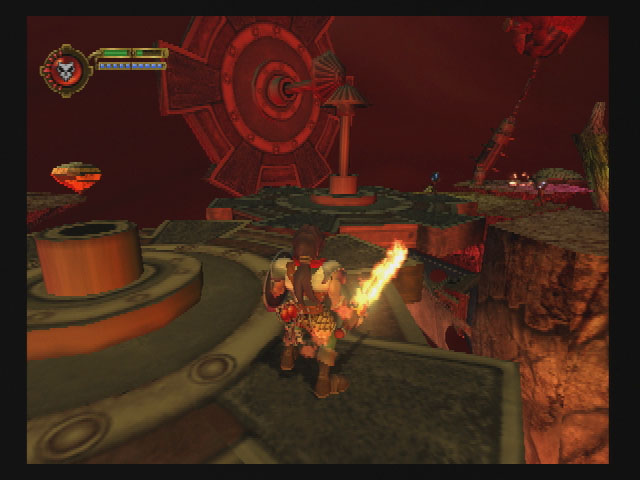Click the skull mask emblem icon
The image size is (640, 480).
coord(66,69)
